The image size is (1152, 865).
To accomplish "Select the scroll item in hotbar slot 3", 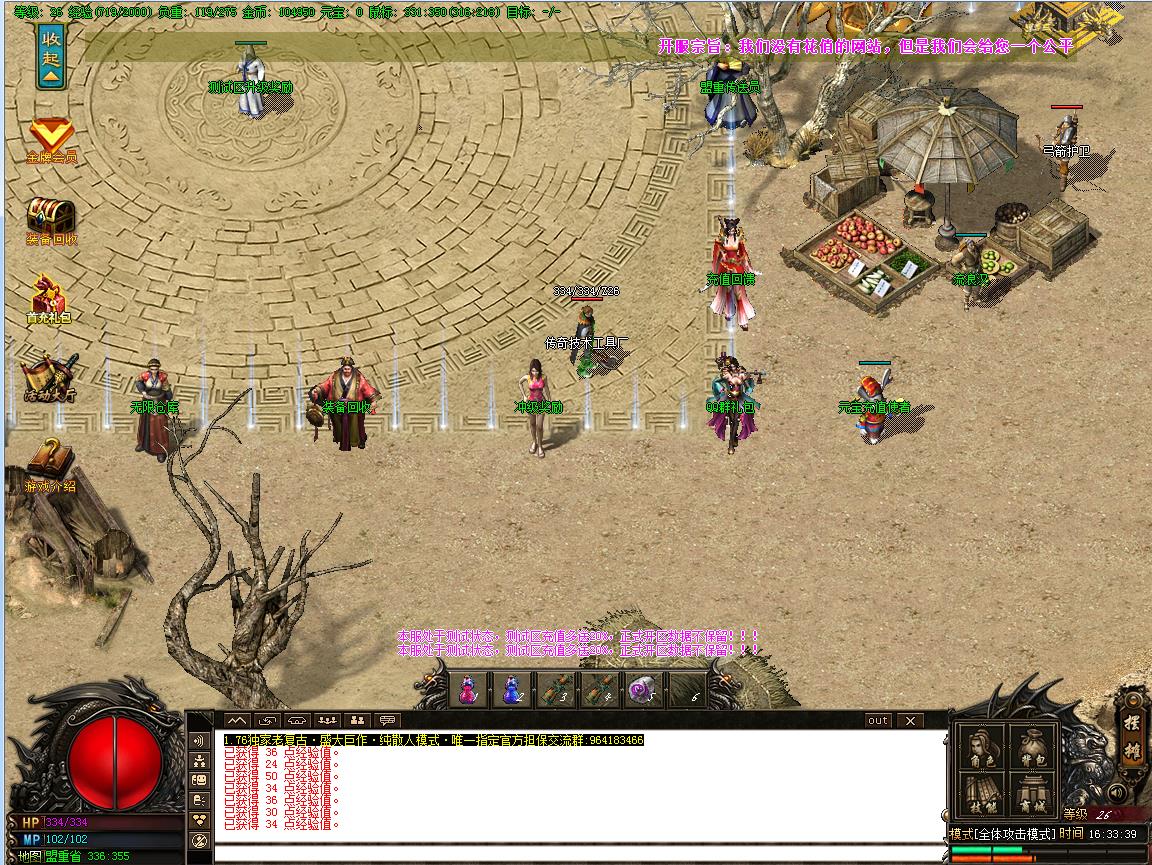I will [x=556, y=689].
